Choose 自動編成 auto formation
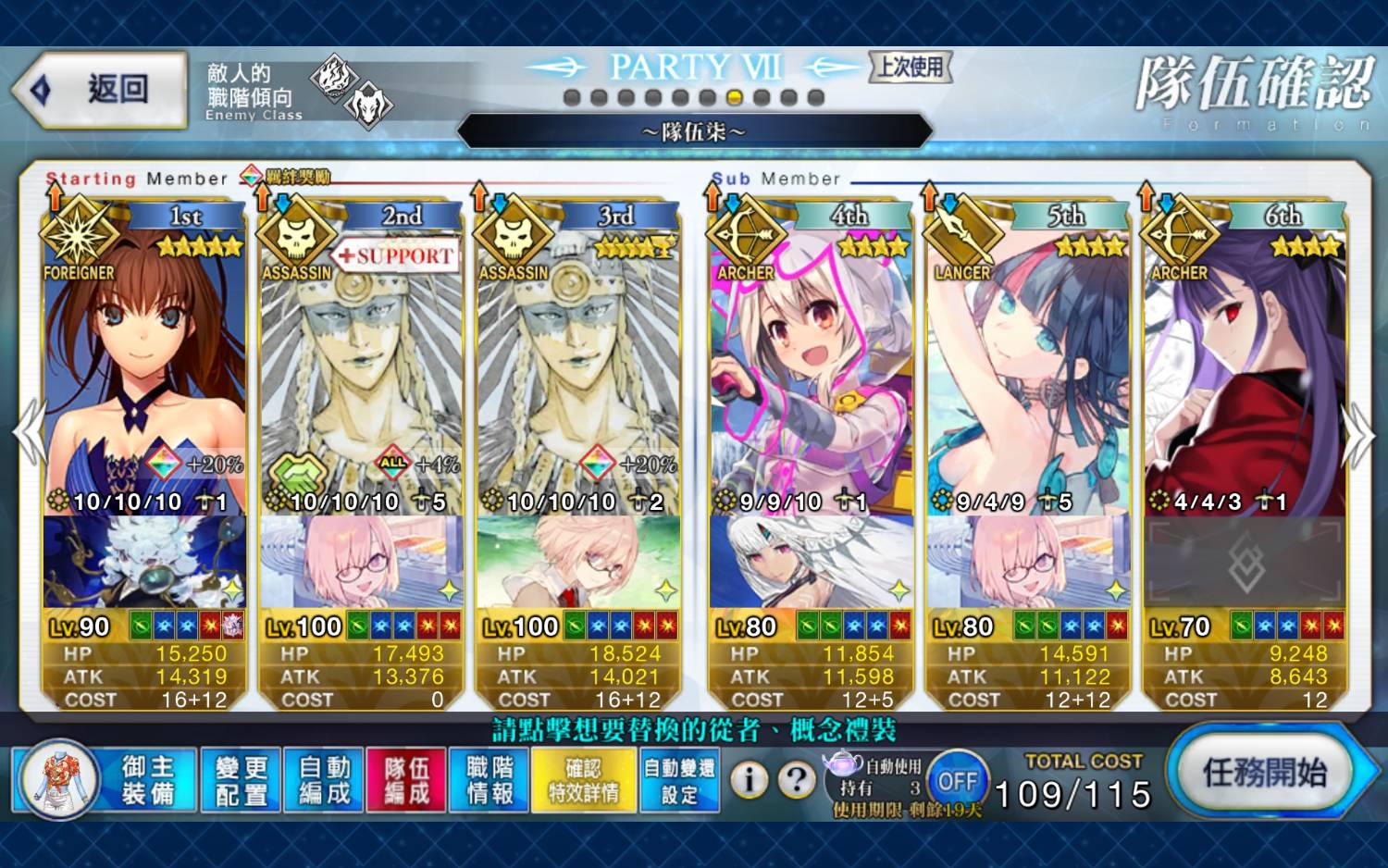1388x868 pixels. pyautogui.click(x=324, y=780)
